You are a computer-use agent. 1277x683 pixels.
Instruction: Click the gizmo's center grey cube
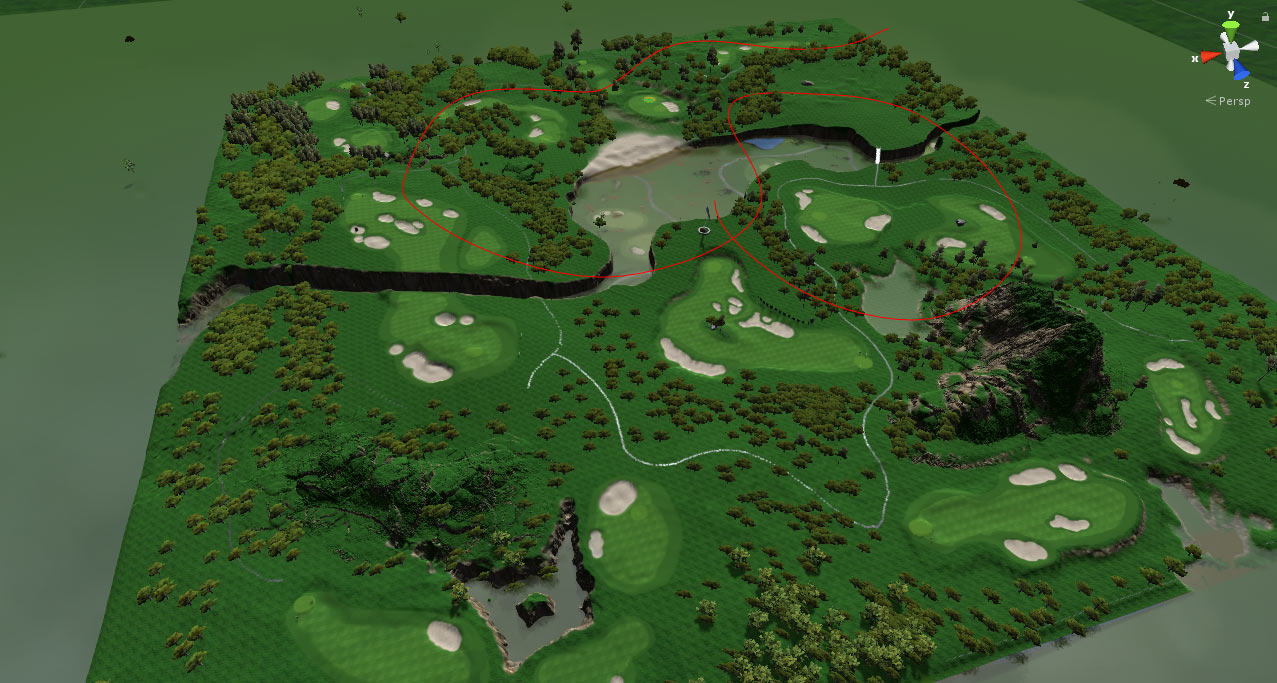[1231, 50]
